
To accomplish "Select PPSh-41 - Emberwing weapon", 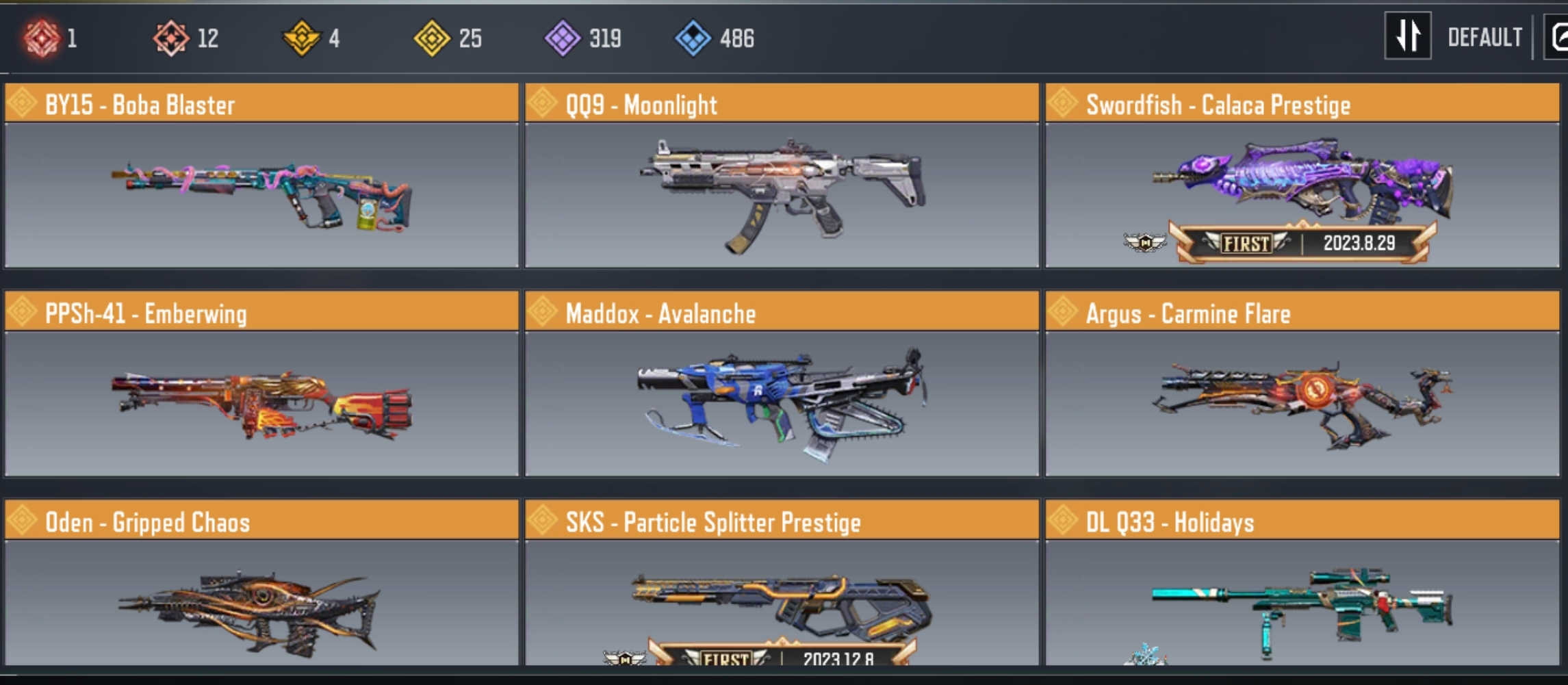I will click(261, 385).
